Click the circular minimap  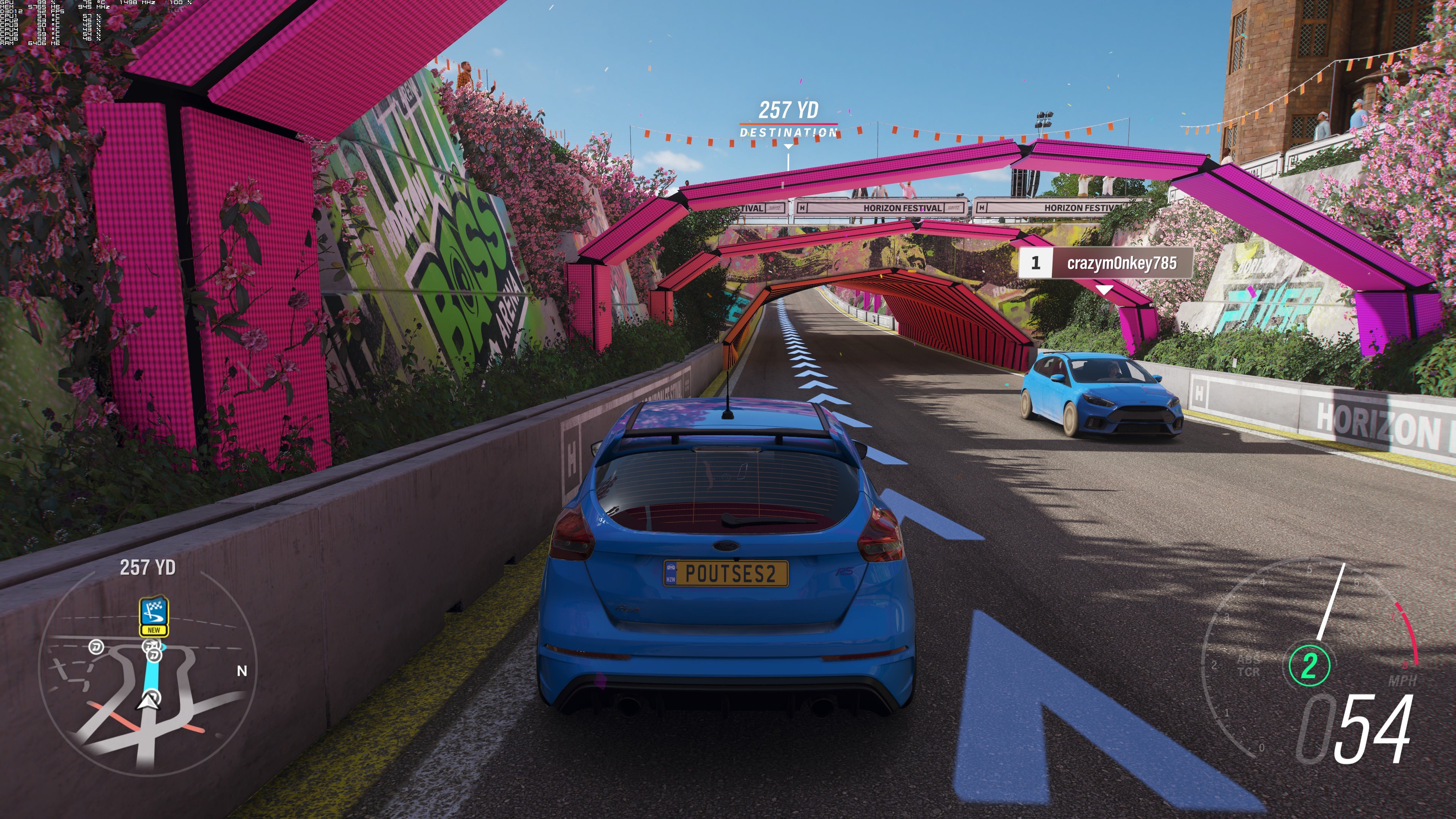click(148, 673)
